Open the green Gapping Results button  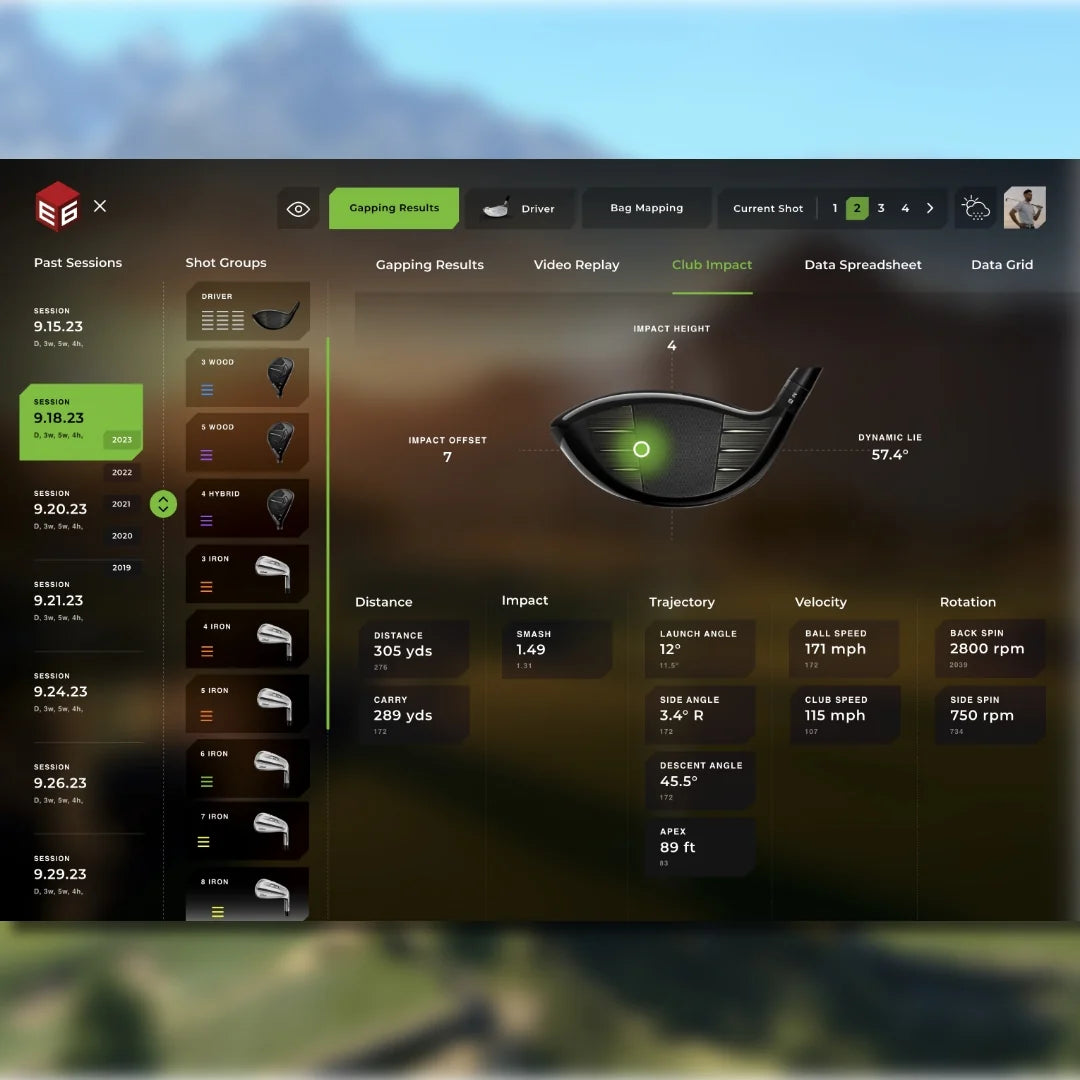tap(394, 208)
